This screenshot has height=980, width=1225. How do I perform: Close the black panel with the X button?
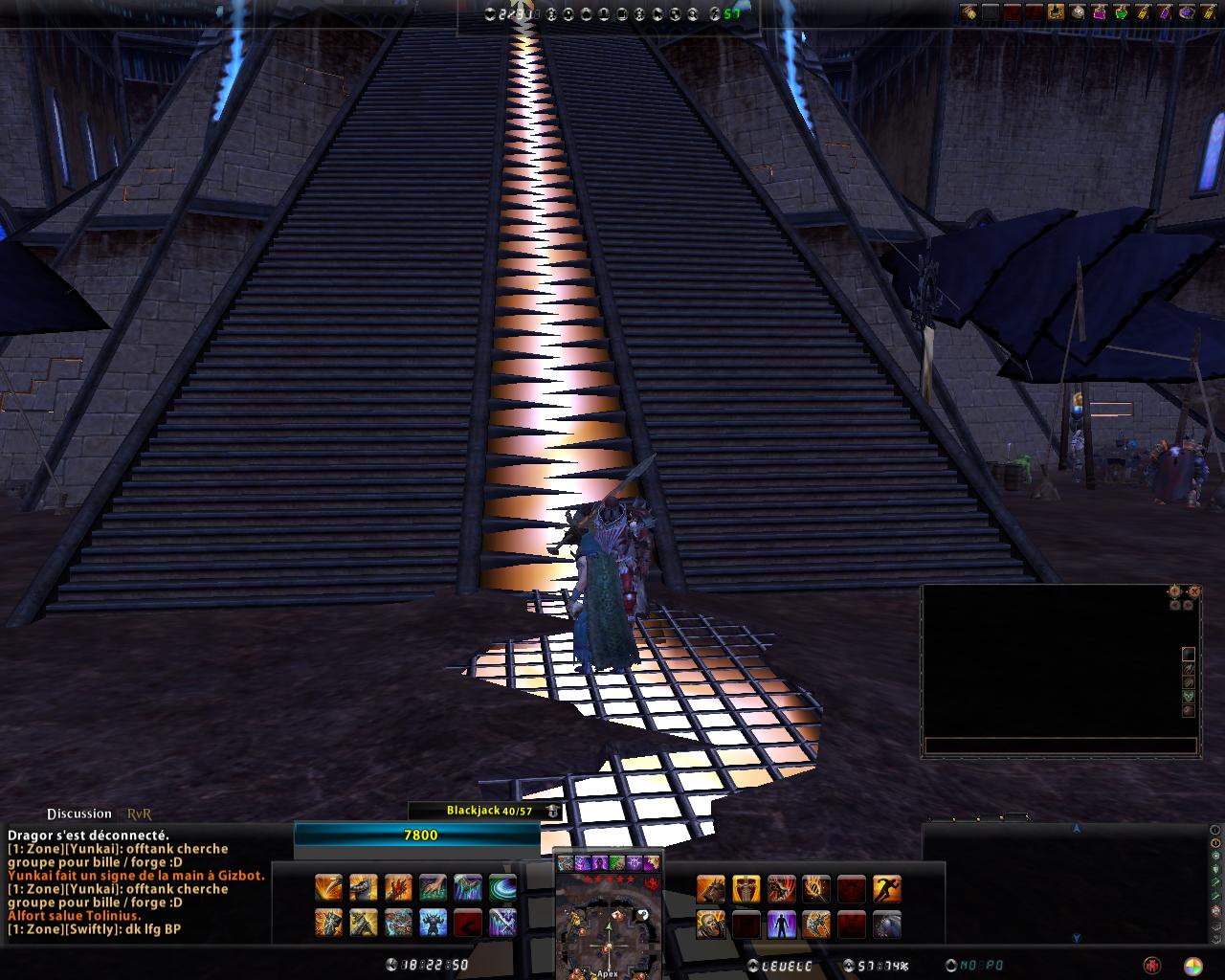click(1194, 591)
